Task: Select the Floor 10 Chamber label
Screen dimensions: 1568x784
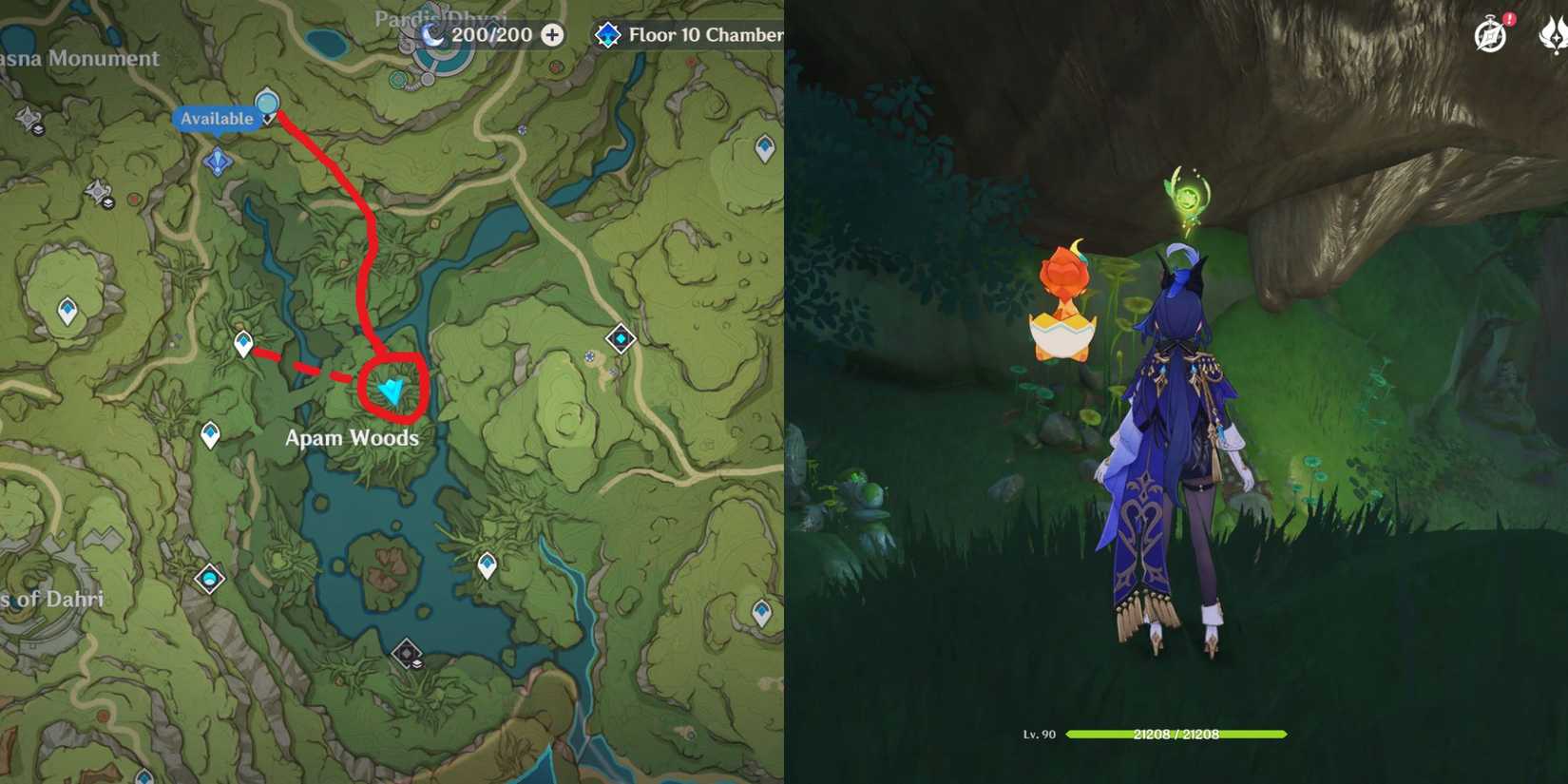Action: (703, 36)
